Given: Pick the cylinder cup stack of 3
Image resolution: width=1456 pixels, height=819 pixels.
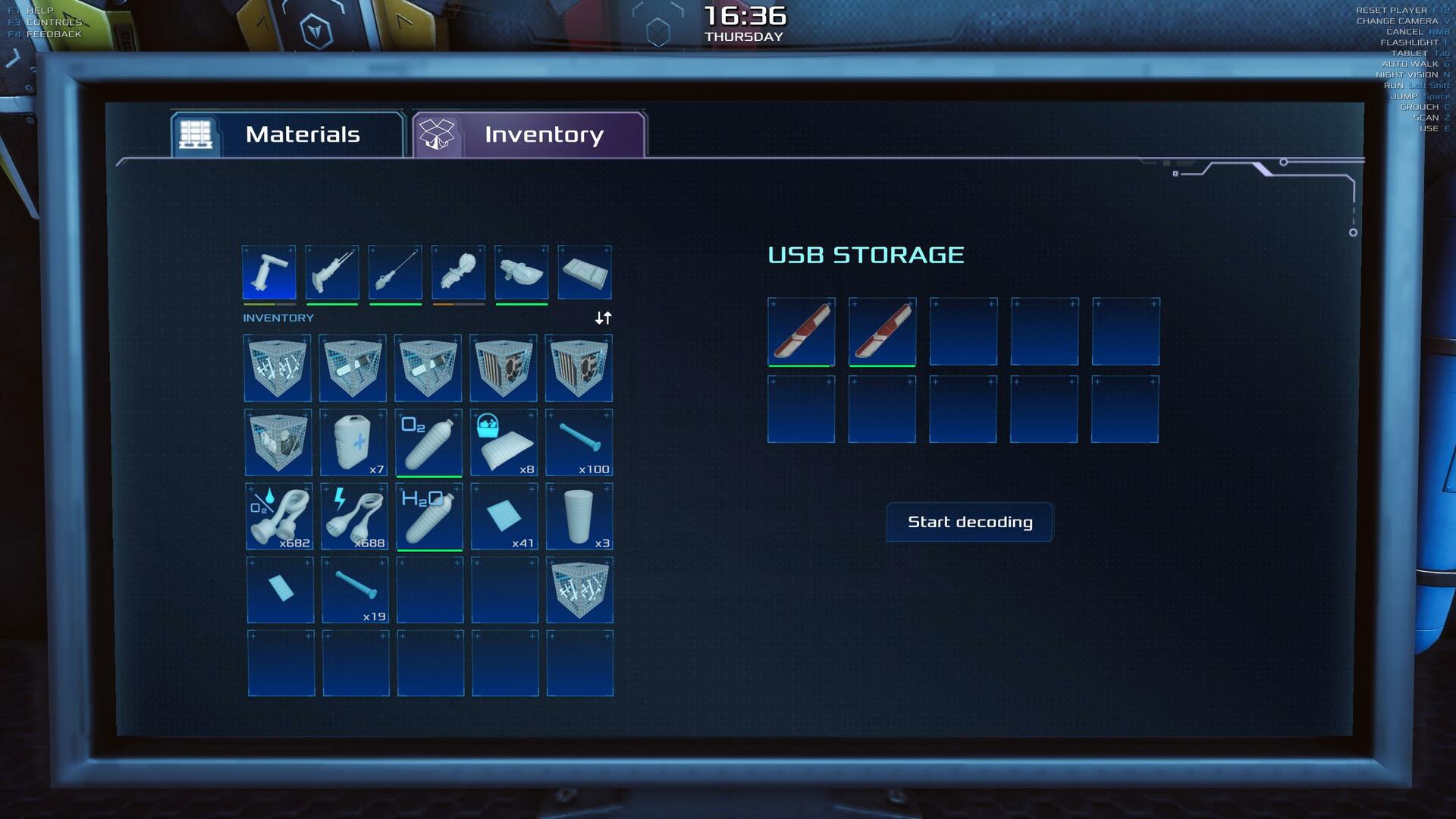Looking at the screenshot, I should [579, 516].
